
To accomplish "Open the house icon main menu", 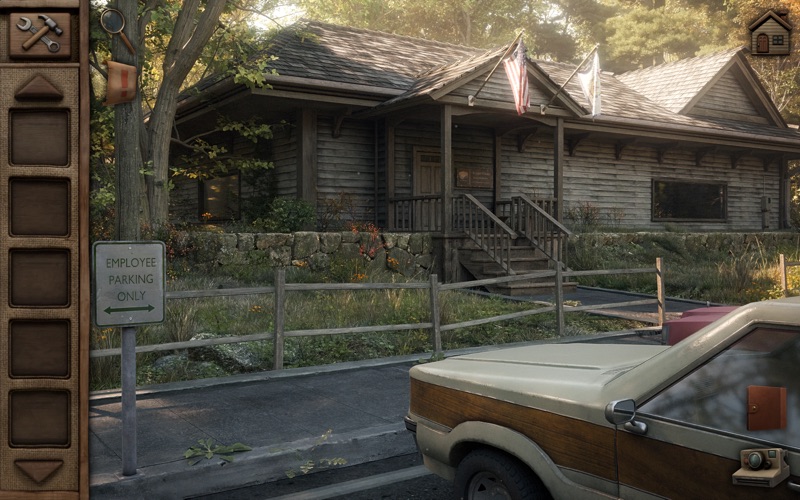I will coord(770,34).
